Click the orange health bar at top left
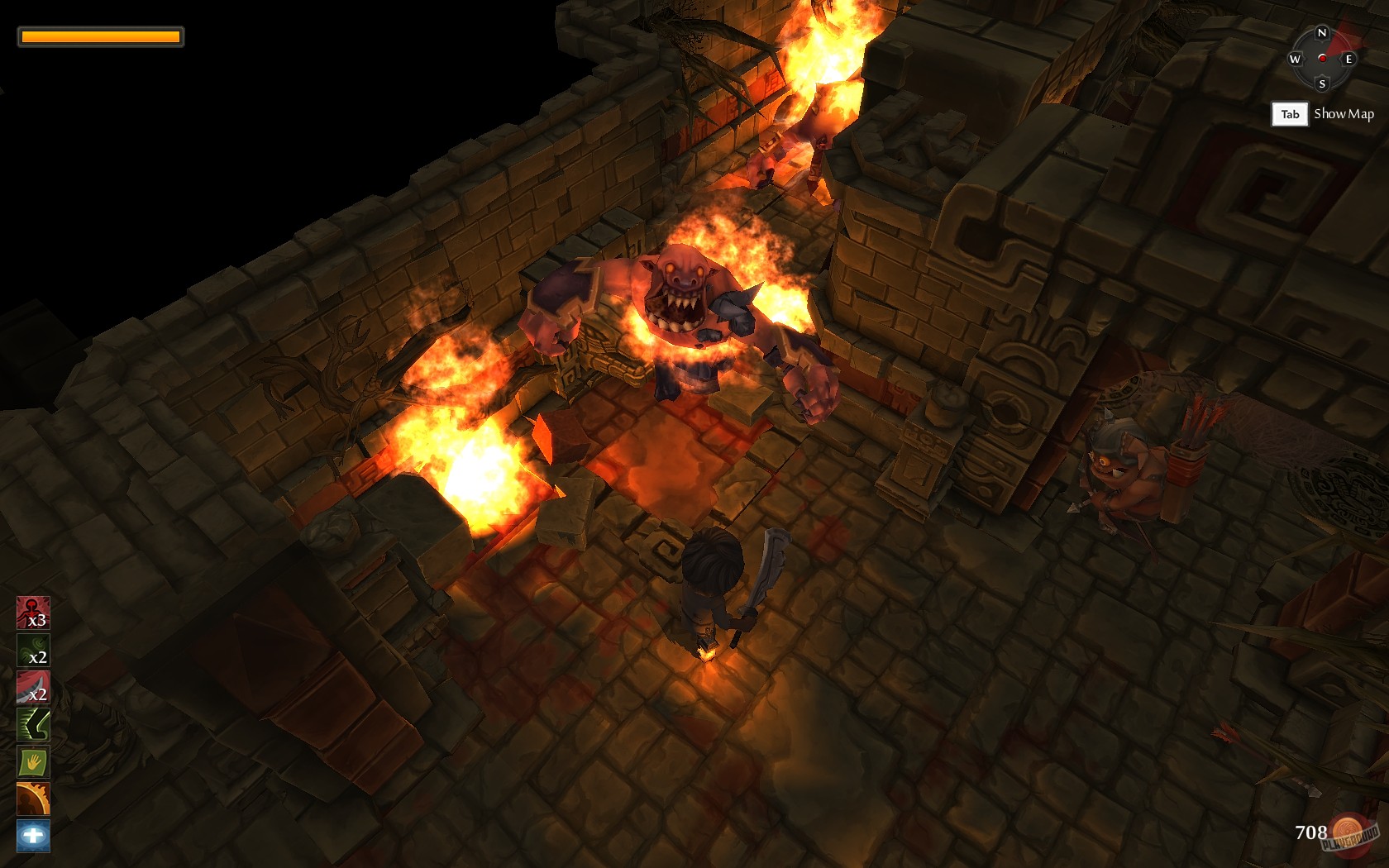This screenshot has height=868, width=1389. point(99,36)
